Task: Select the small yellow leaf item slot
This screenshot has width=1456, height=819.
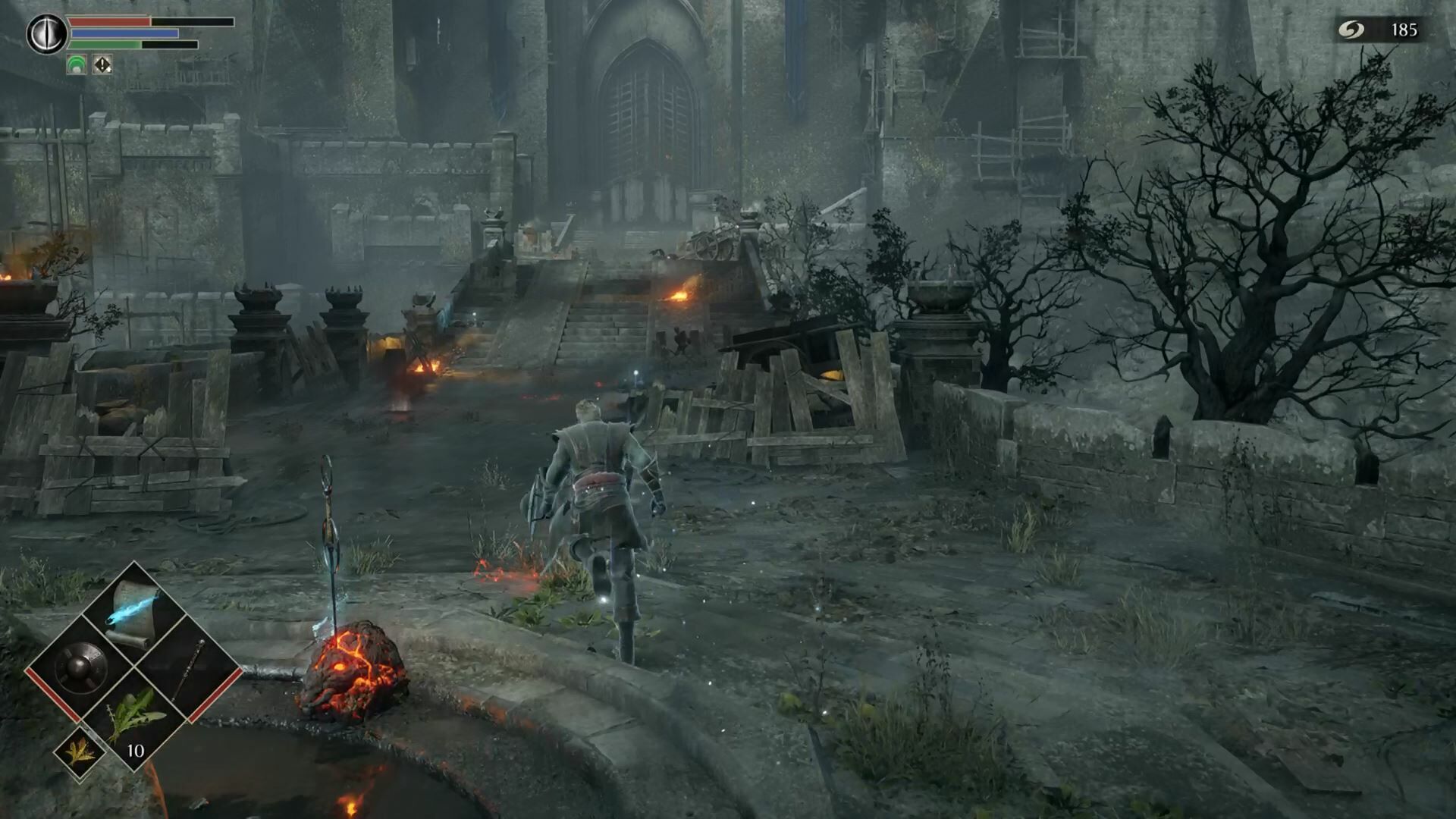Action: click(x=79, y=752)
